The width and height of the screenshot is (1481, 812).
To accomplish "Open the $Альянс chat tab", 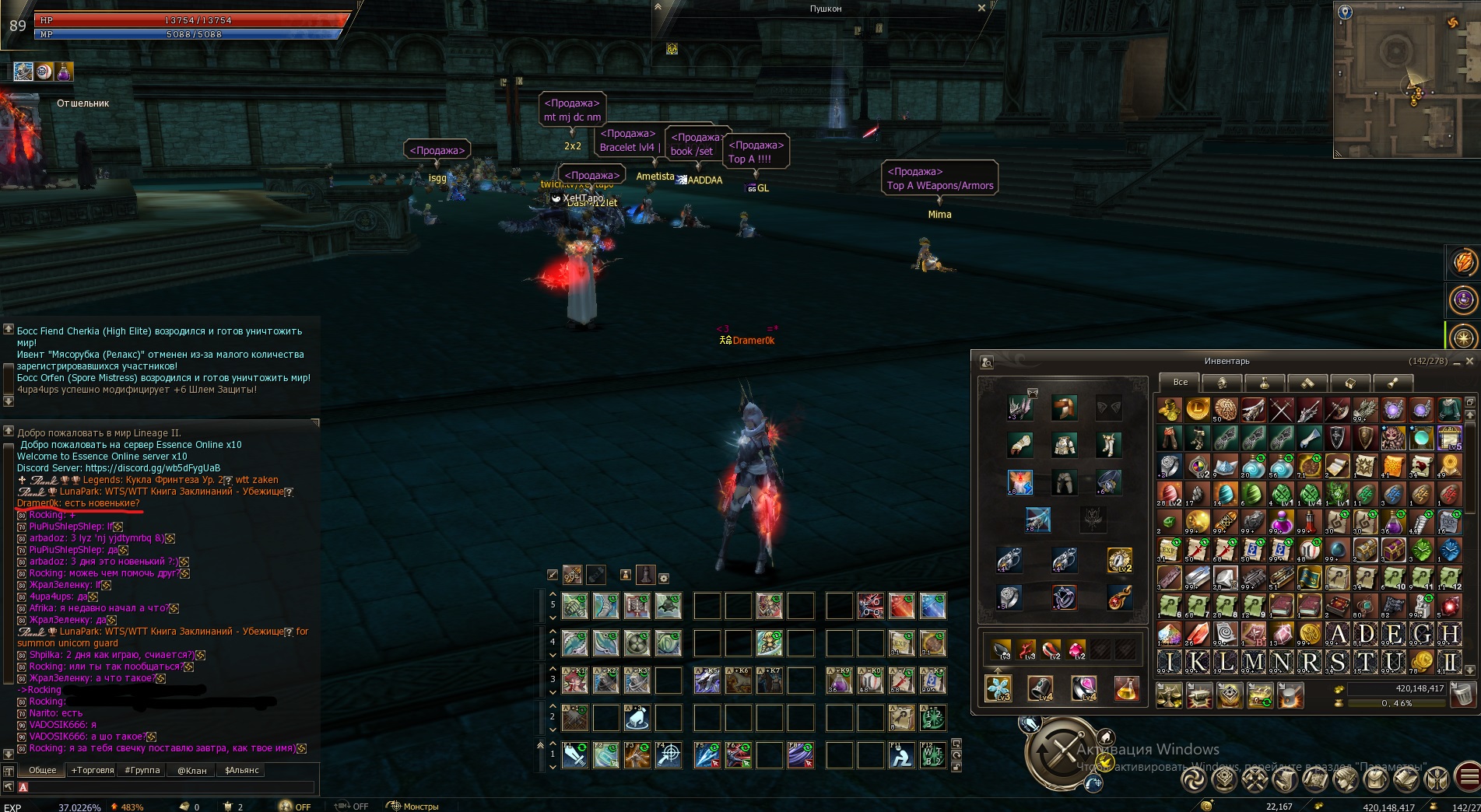I will [x=241, y=770].
